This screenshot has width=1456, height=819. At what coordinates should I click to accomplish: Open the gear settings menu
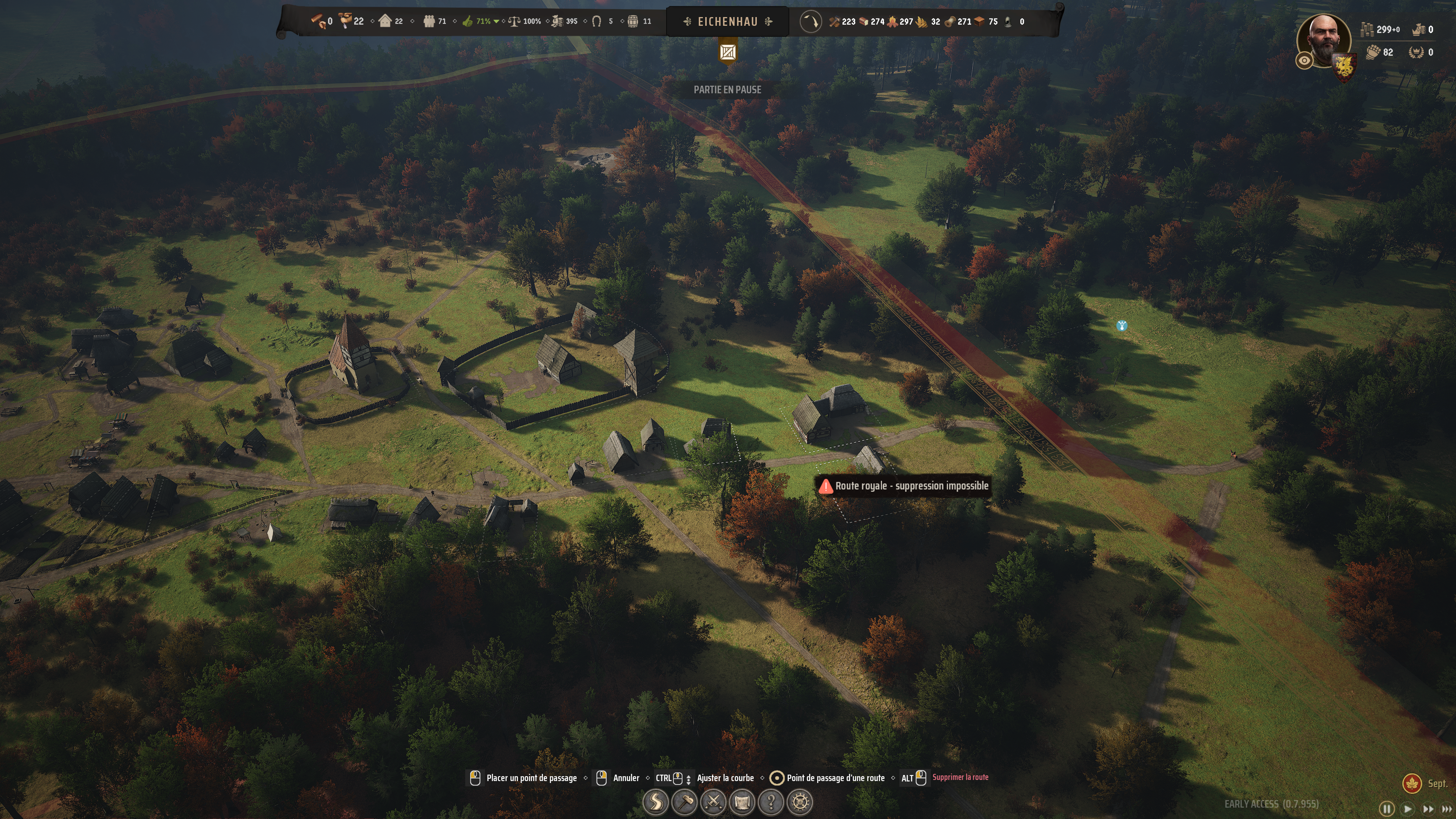tap(800, 802)
